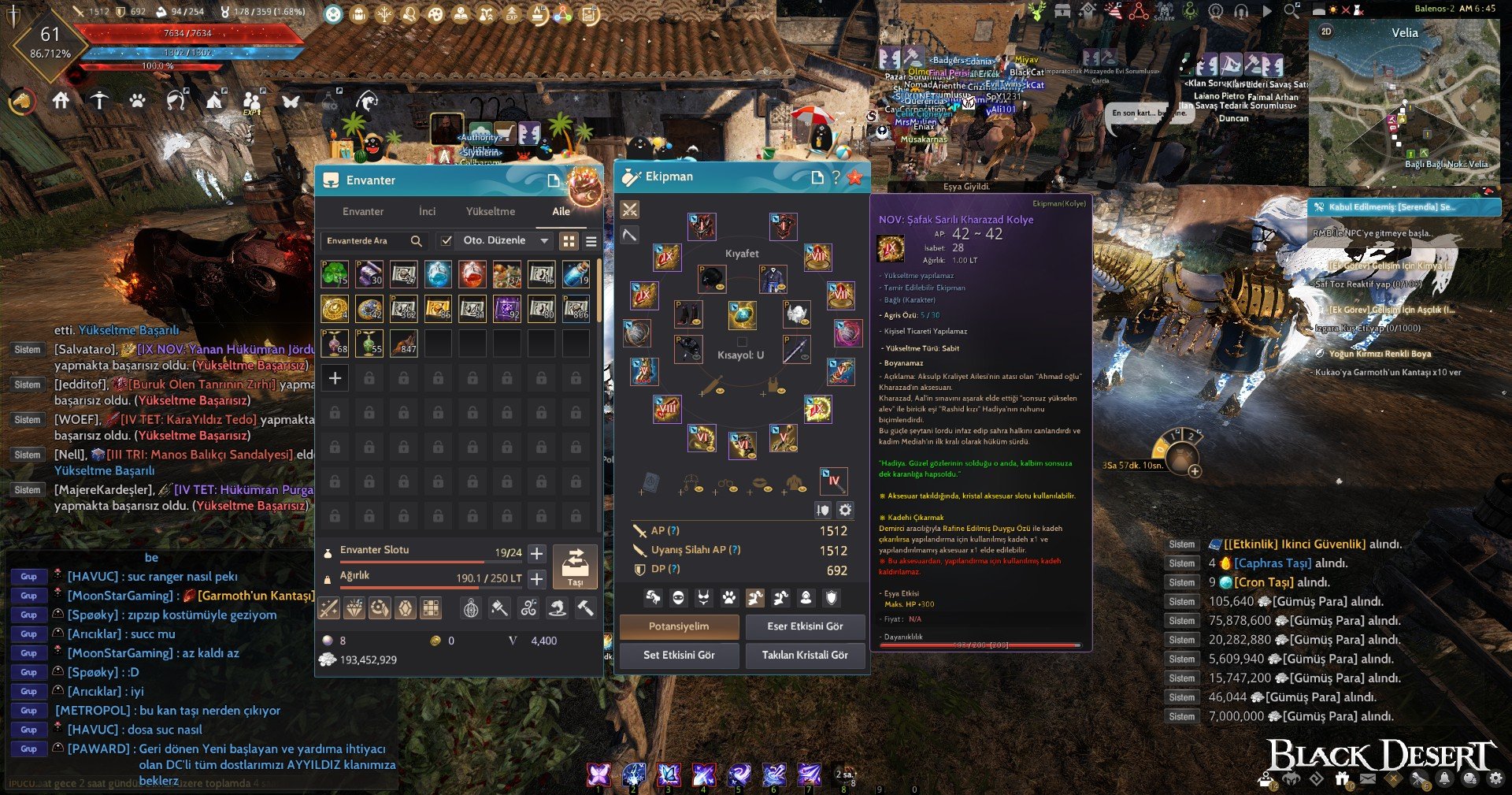The image size is (1512, 795).
Task: Click the Potansiyelim button
Action: pyautogui.click(x=679, y=626)
